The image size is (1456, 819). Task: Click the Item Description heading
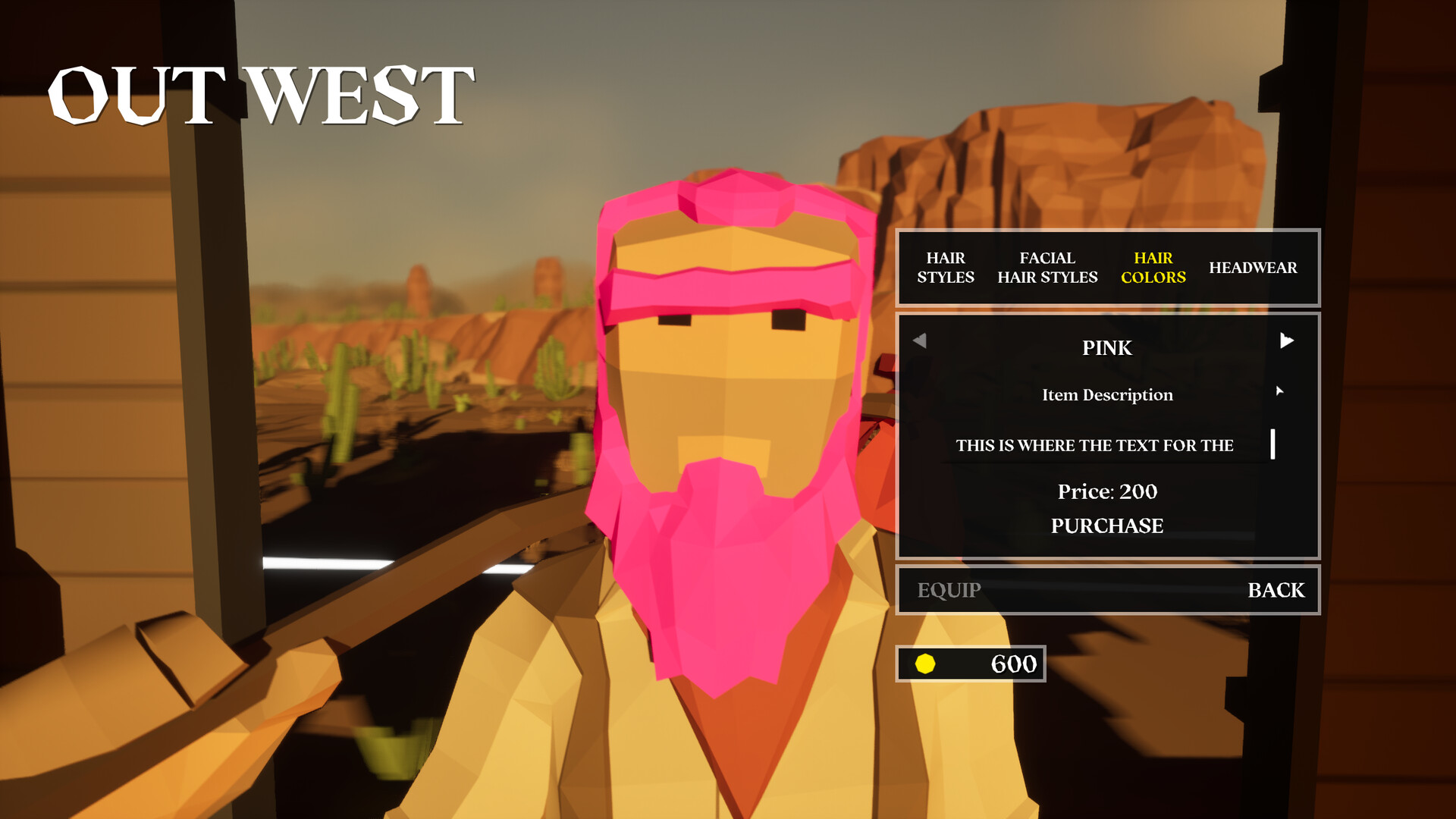(1106, 394)
